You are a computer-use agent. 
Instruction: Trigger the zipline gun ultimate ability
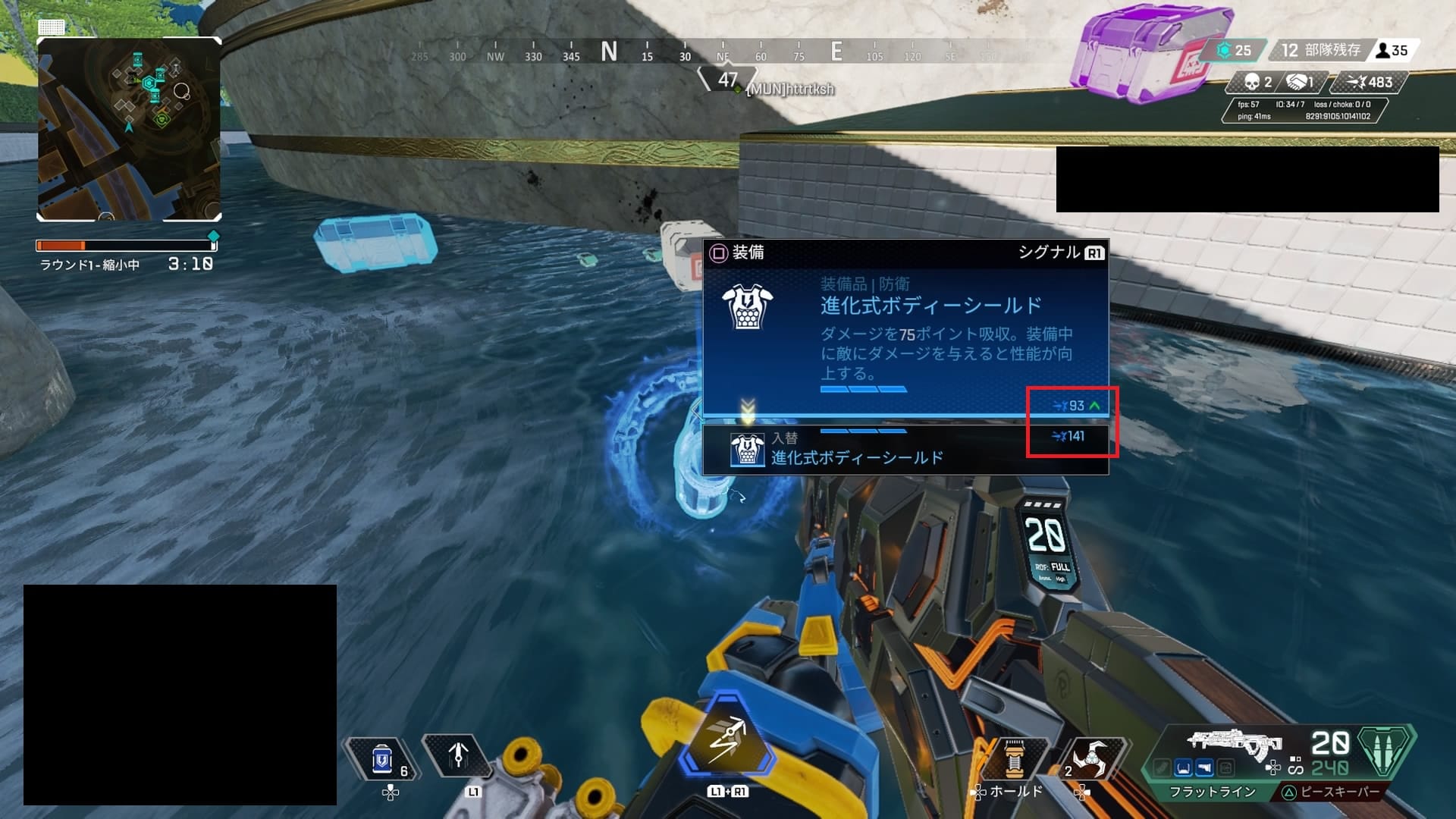(726, 739)
